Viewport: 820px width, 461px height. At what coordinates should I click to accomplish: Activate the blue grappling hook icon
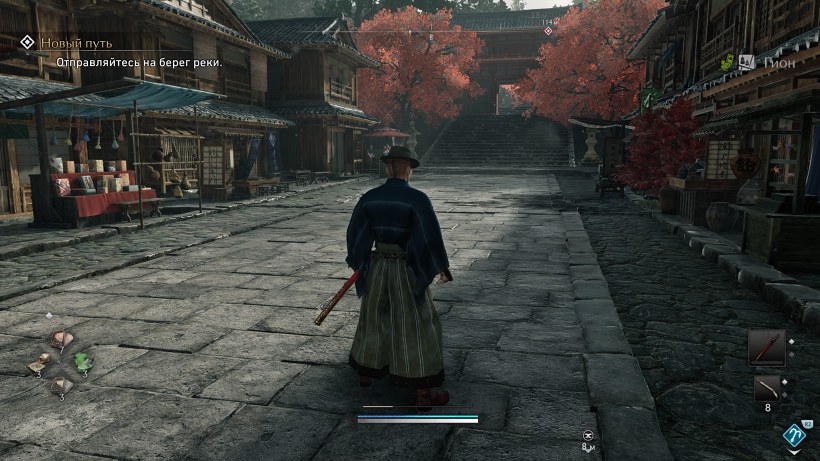[794, 436]
